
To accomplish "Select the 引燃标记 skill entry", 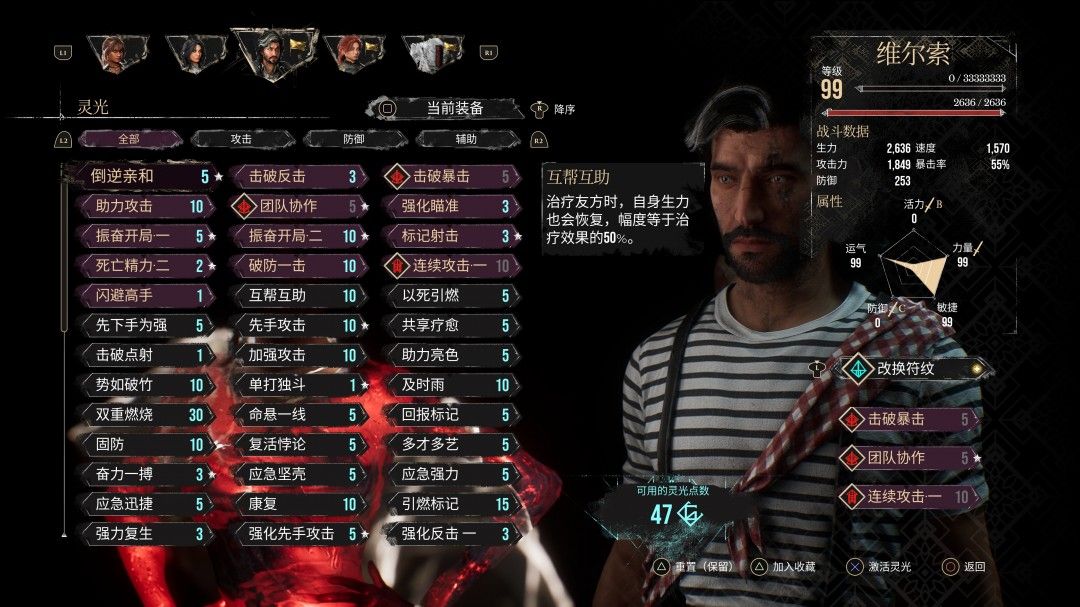I will (x=448, y=504).
